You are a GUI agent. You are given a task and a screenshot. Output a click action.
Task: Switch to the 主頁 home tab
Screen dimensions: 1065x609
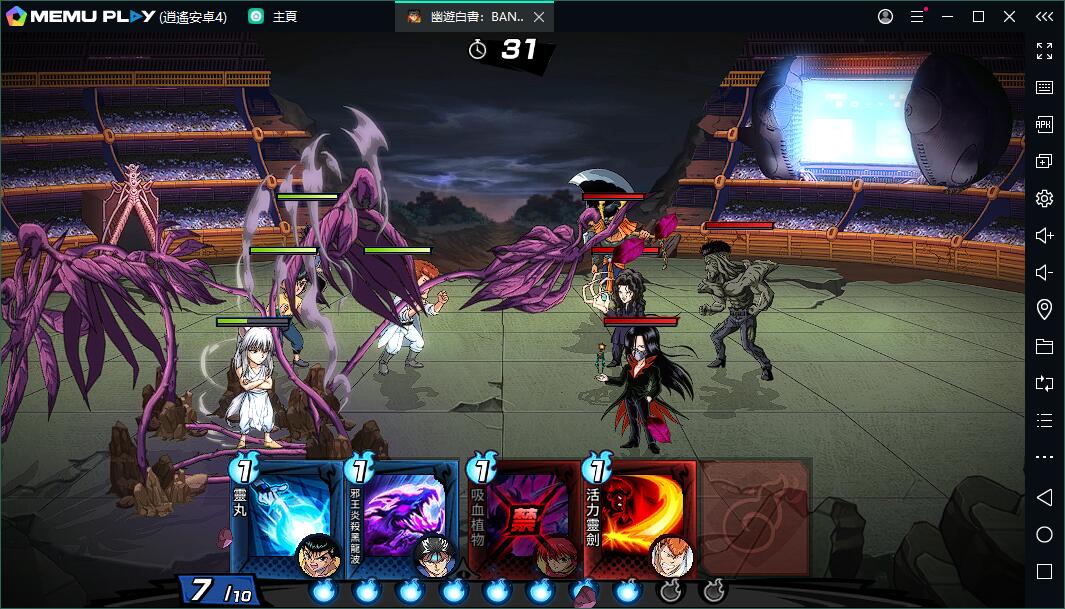274,17
